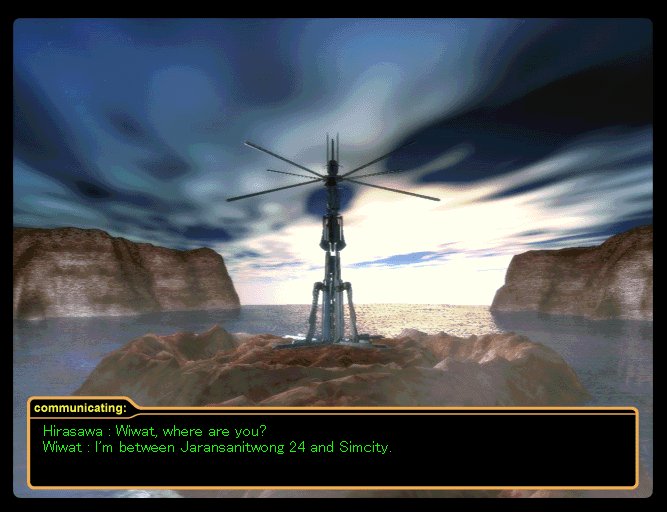Click the communicating dialogue box to continue
This screenshot has height=512, width=667.
click(332, 448)
